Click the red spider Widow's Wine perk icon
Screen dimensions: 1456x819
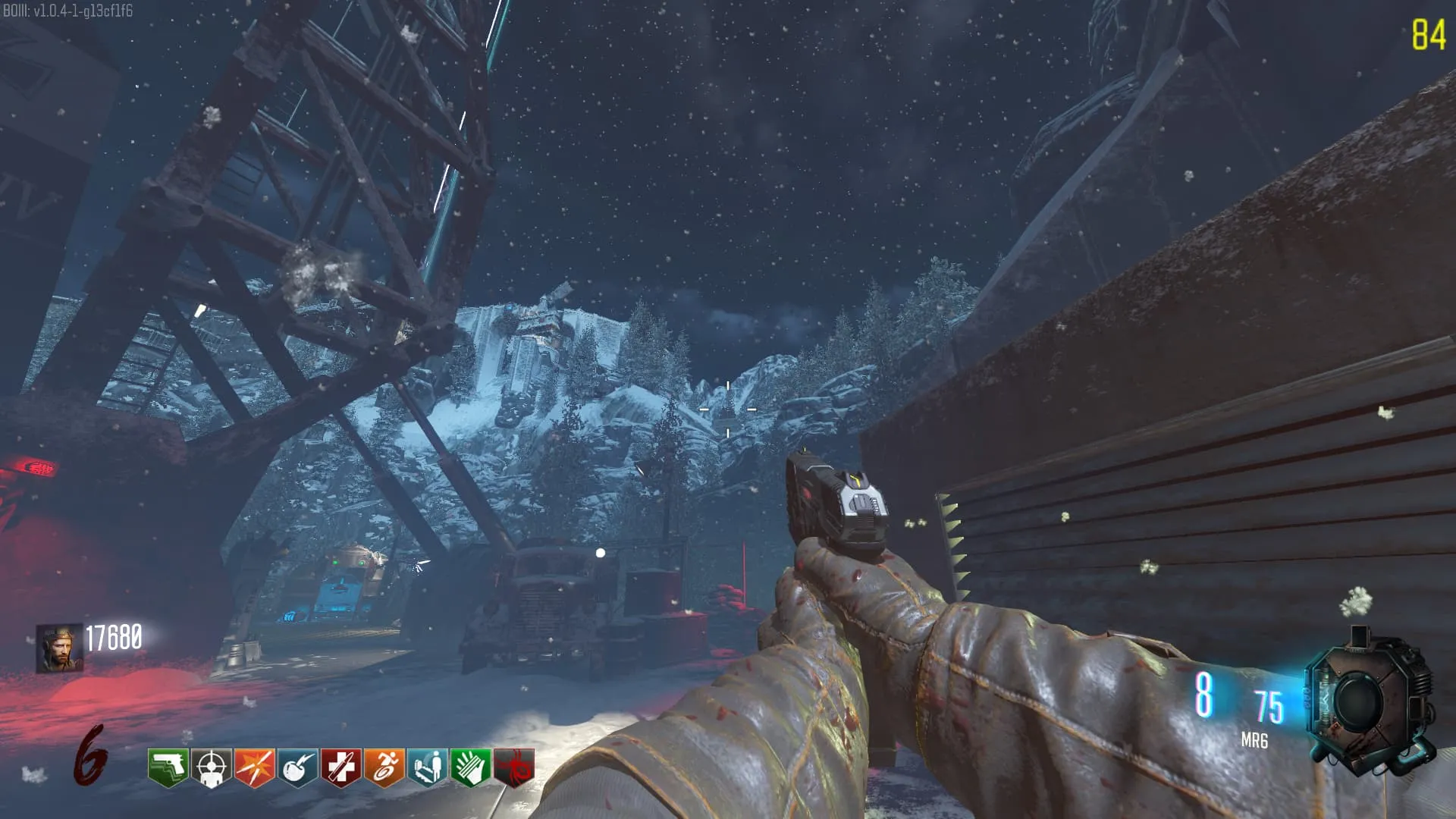(x=514, y=767)
